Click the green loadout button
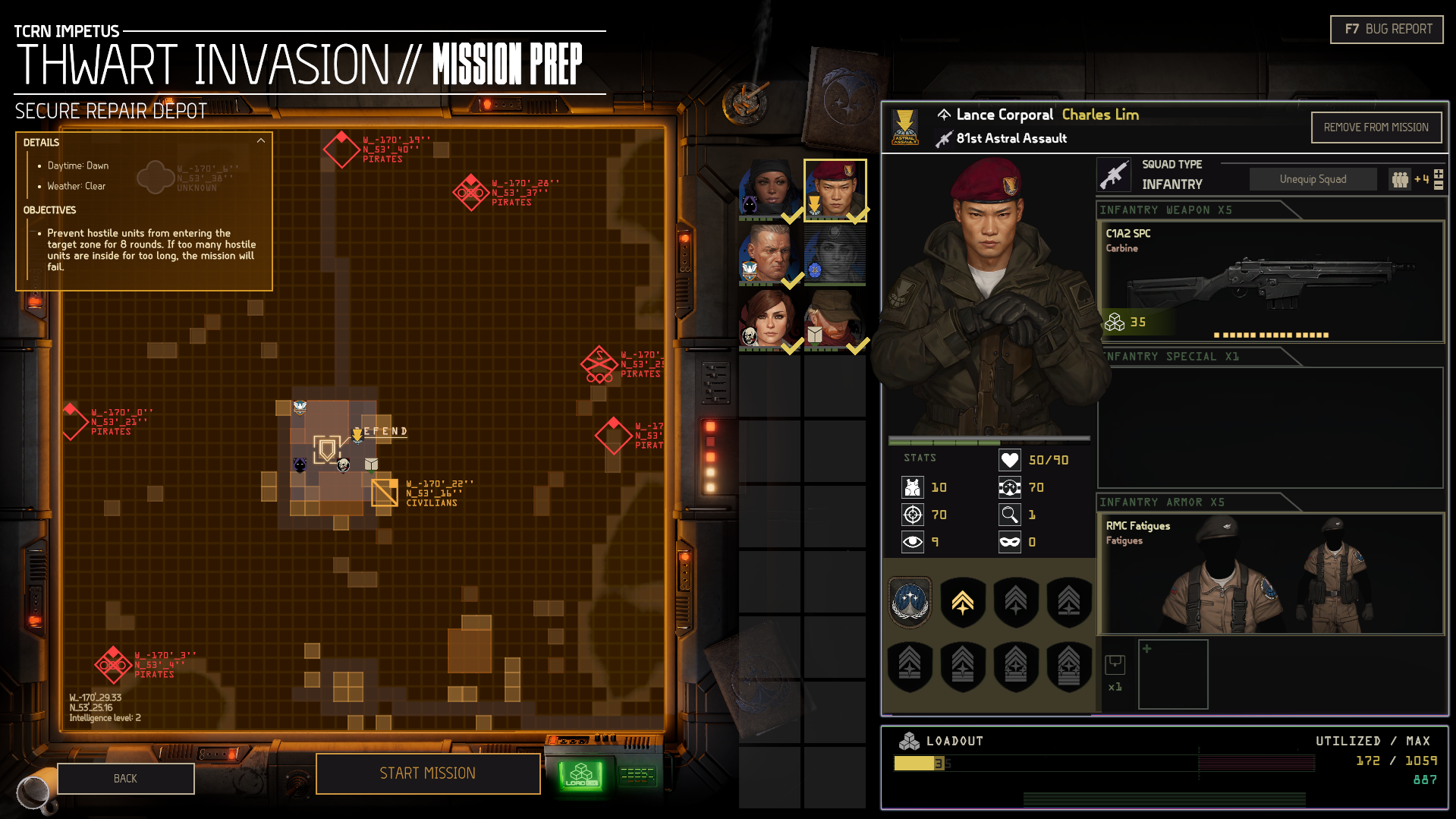This screenshot has width=1456, height=819. coord(581,776)
